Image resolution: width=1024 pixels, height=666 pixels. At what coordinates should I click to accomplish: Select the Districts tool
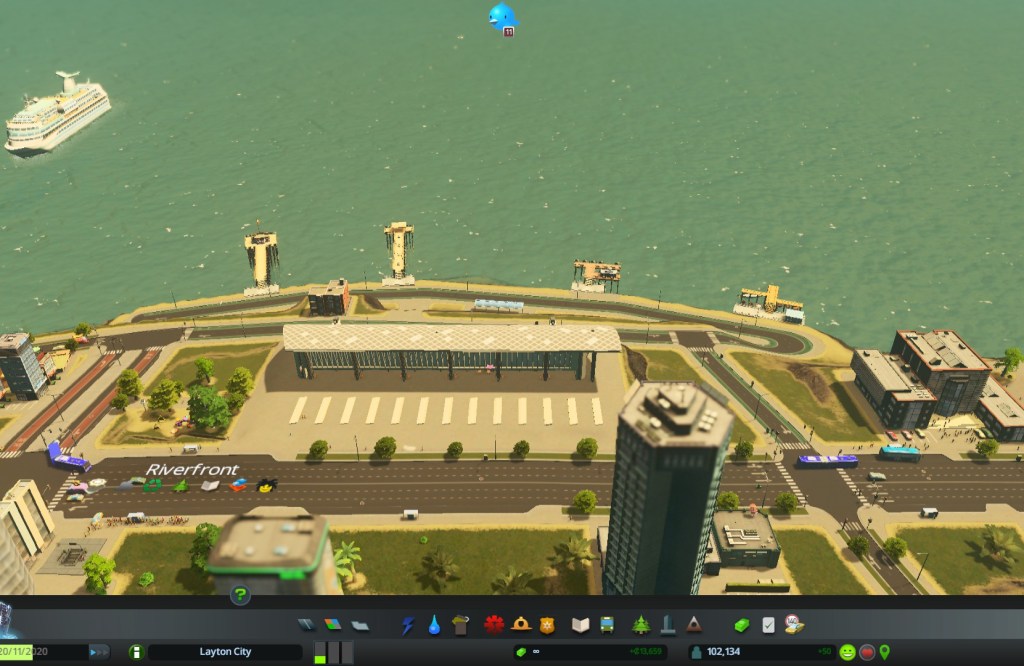pos(358,625)
